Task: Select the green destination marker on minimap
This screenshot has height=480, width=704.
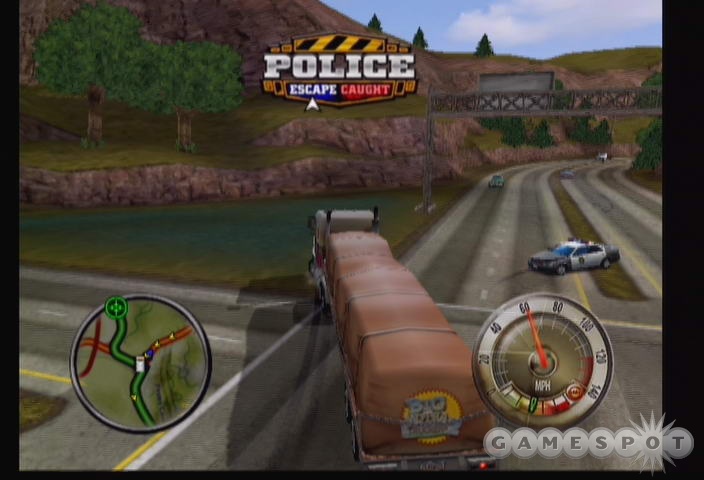Action: tap(116, 307)
